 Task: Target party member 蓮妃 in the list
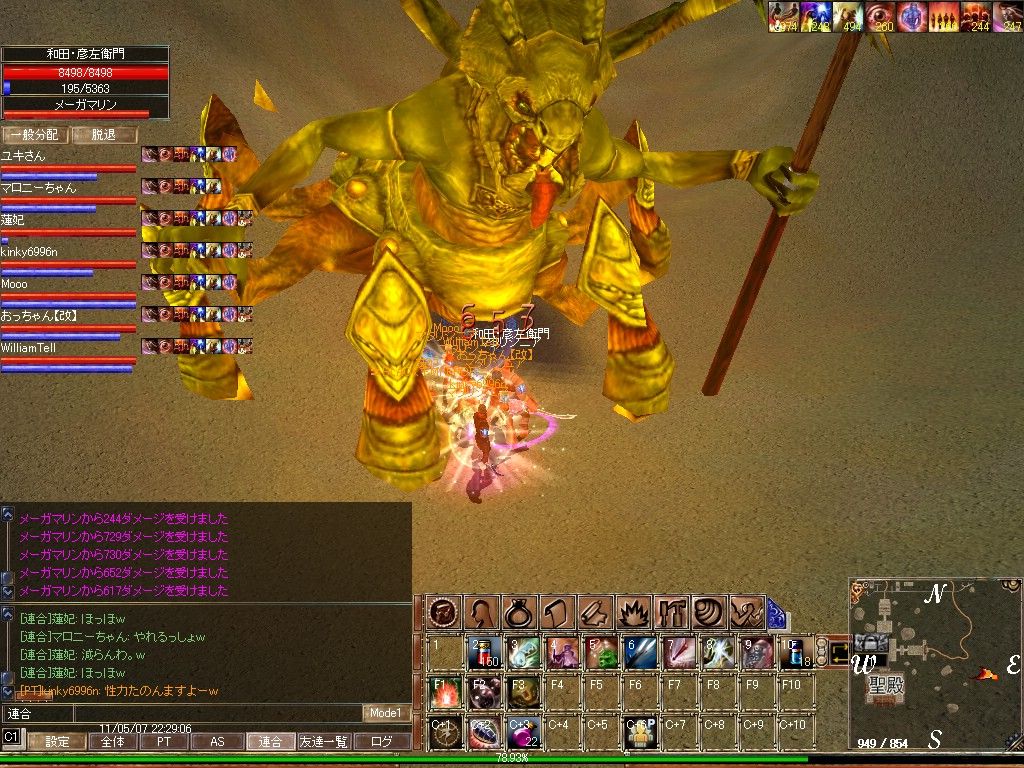13,220
